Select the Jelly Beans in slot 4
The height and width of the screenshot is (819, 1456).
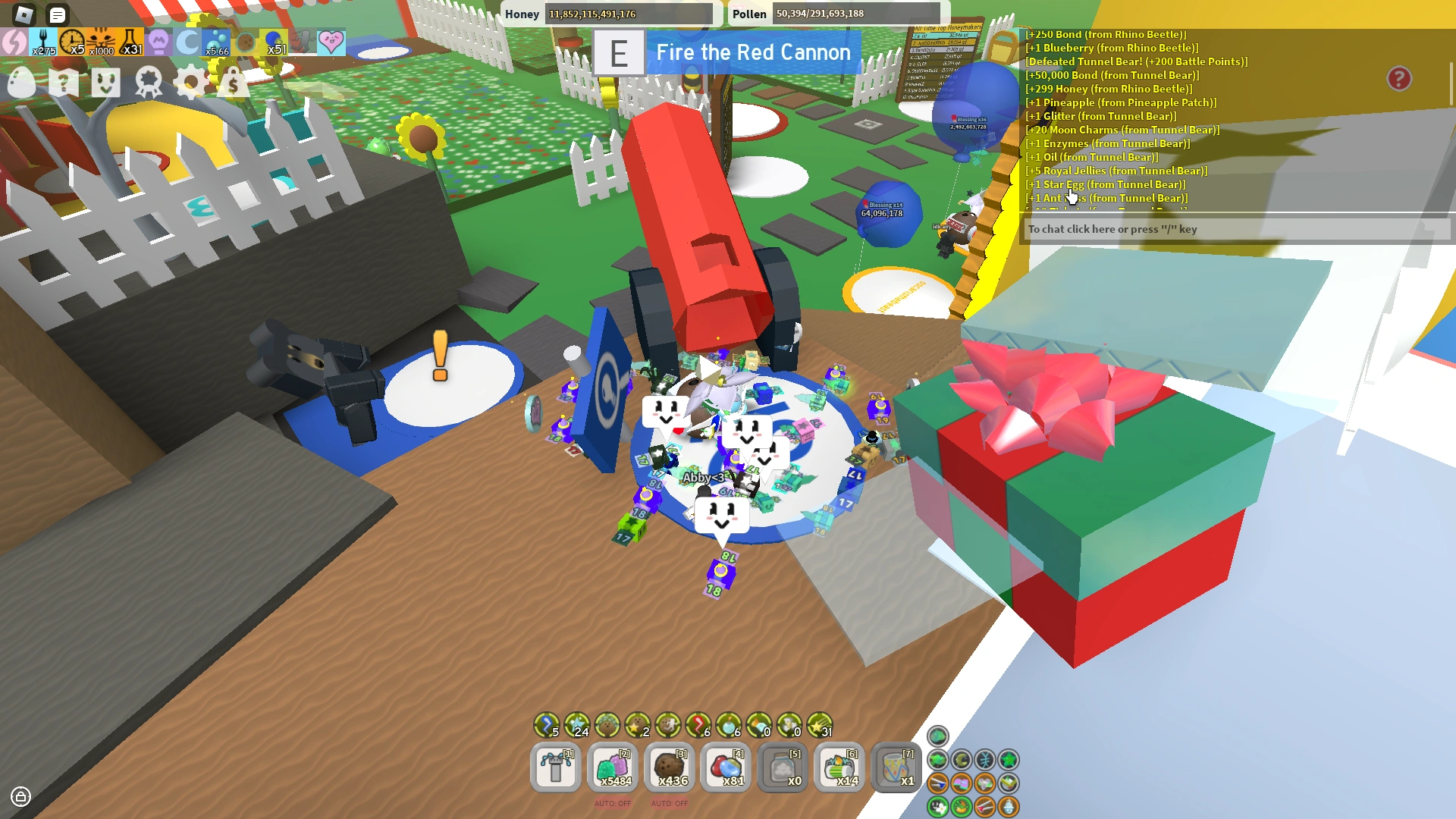tap(726, 767)
